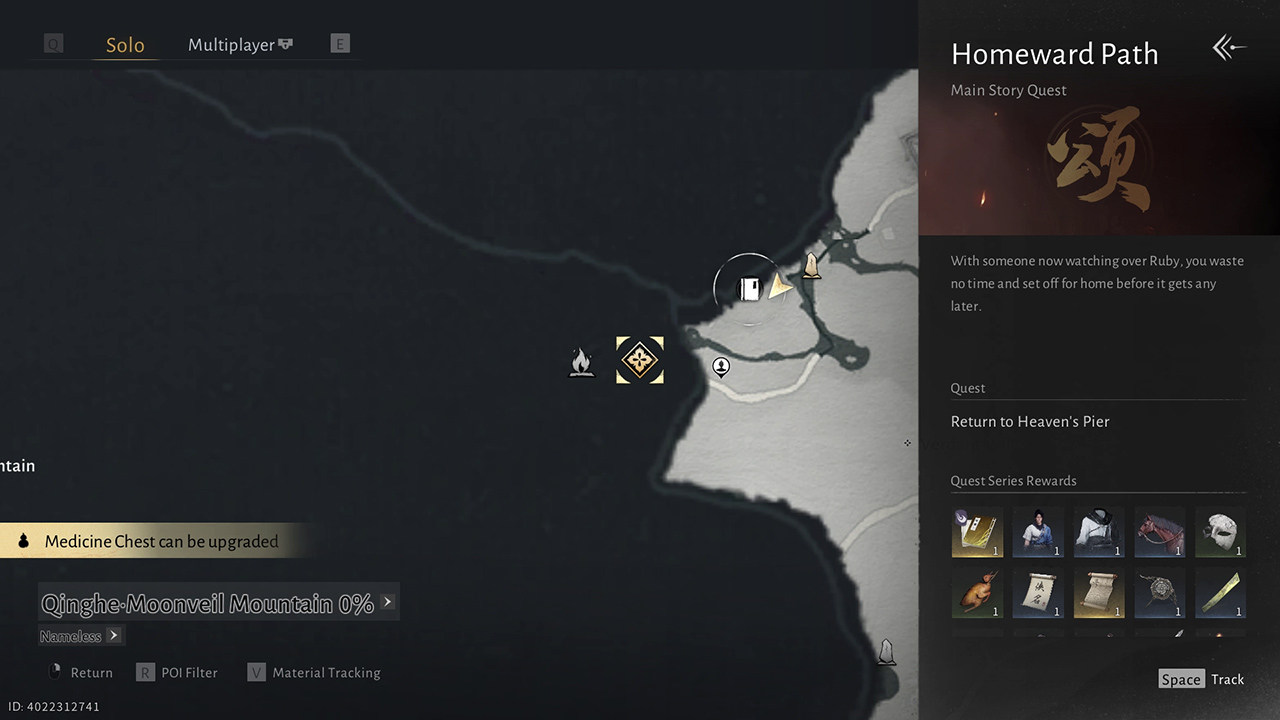Inspect the headless white robe outfit reward
1280x720 pixels.
click(1099, 532)
